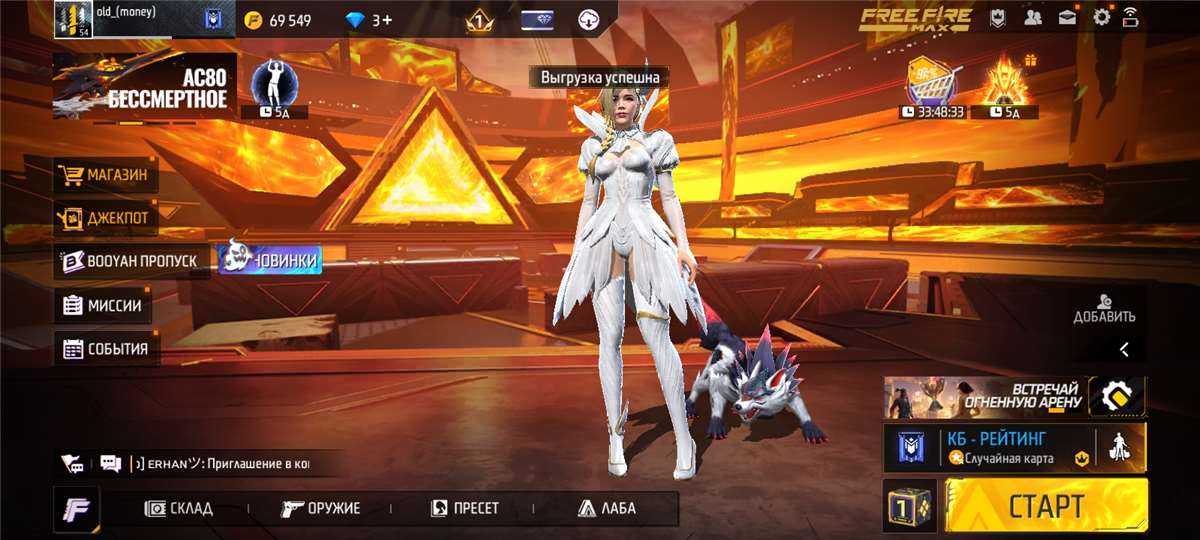Open the chat invitation message bar

click(x=220, y=464)
